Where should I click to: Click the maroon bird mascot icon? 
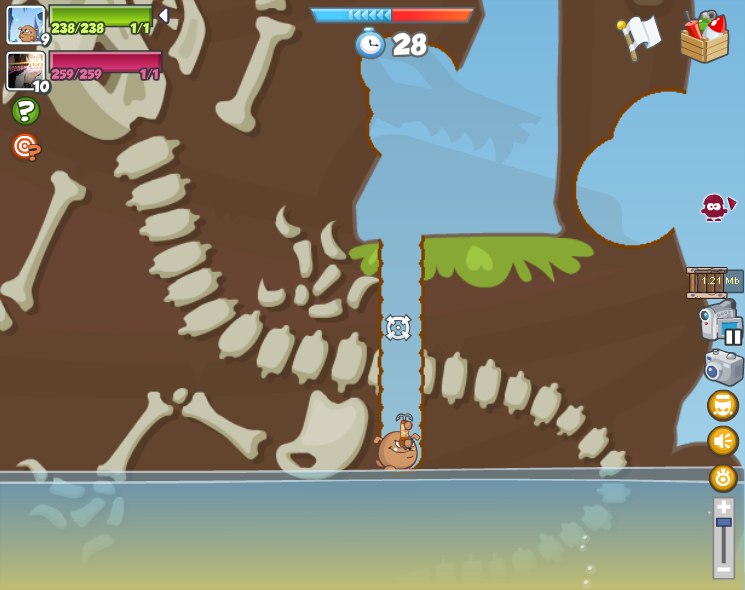pyautogui.click(x=715, y=207)
